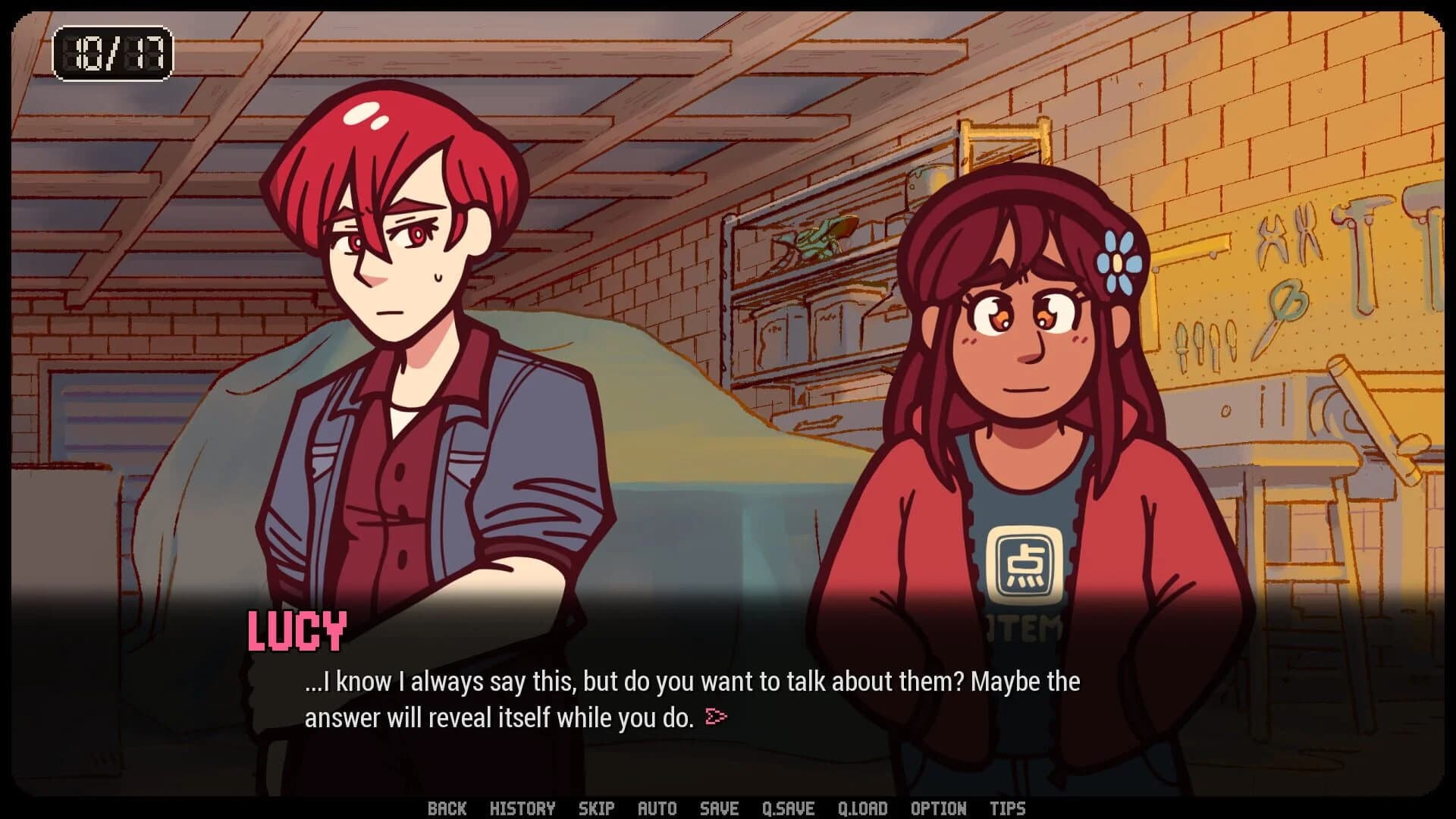Load your quicksave via Q.LOAD
This screenshot has height=819, width=1456.
[x=863, y=808]
